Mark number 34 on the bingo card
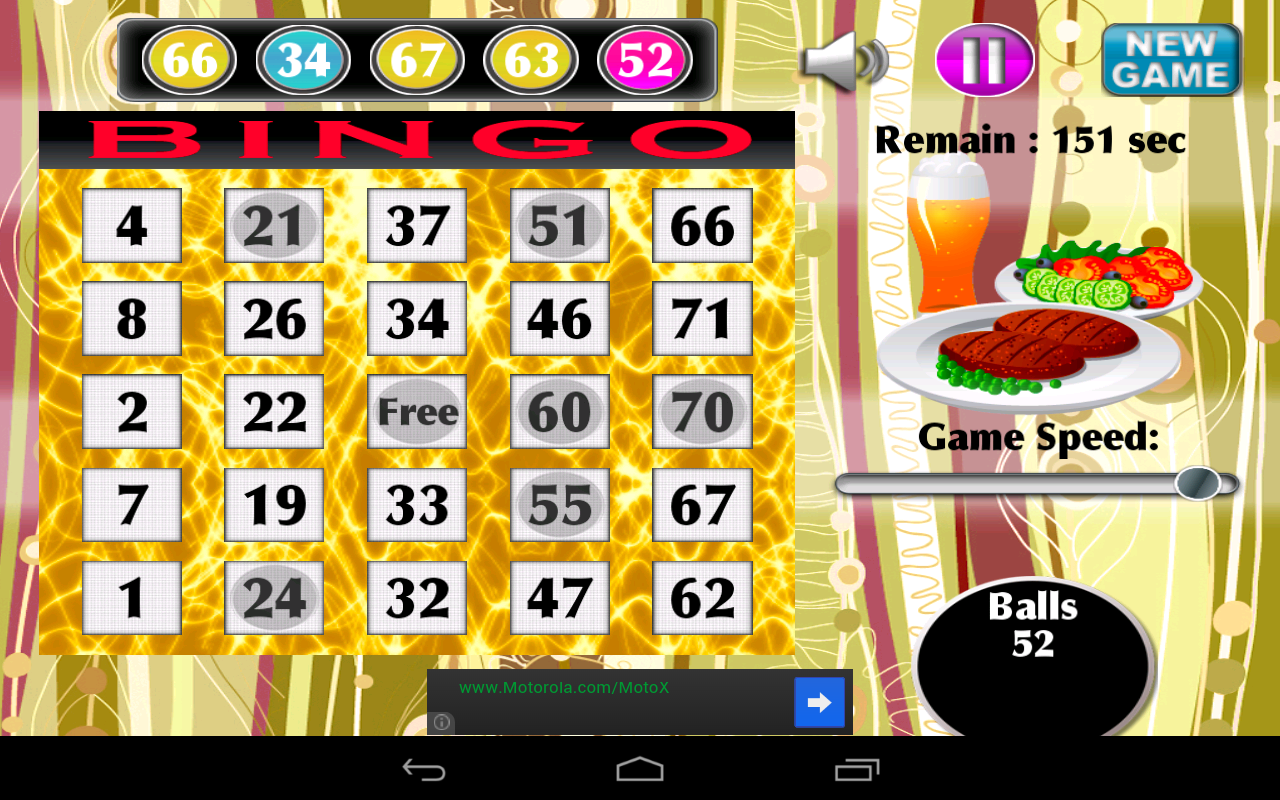This screenshot has height=800, width=1280. (416, 318)
